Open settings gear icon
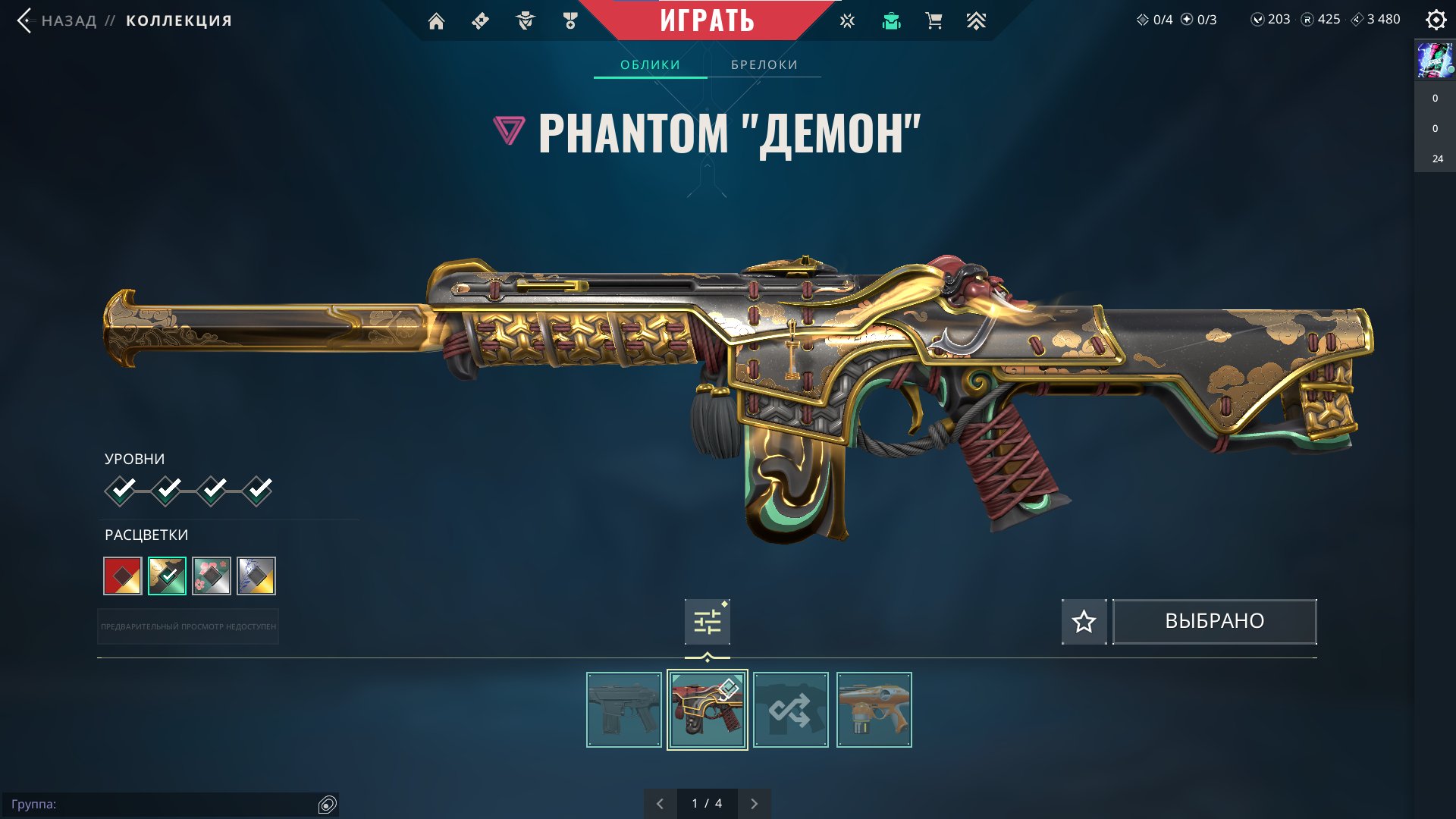This screenshot has height=819, width=1456. (x=1436, y=20)
